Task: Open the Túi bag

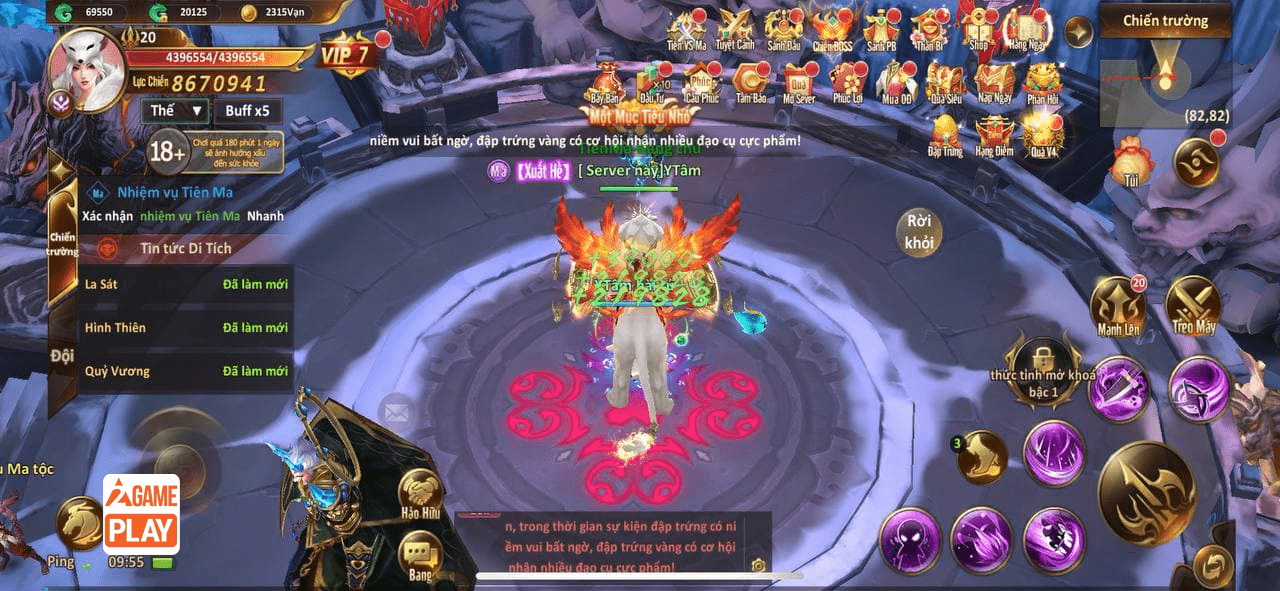Action: click(1132, 162)
